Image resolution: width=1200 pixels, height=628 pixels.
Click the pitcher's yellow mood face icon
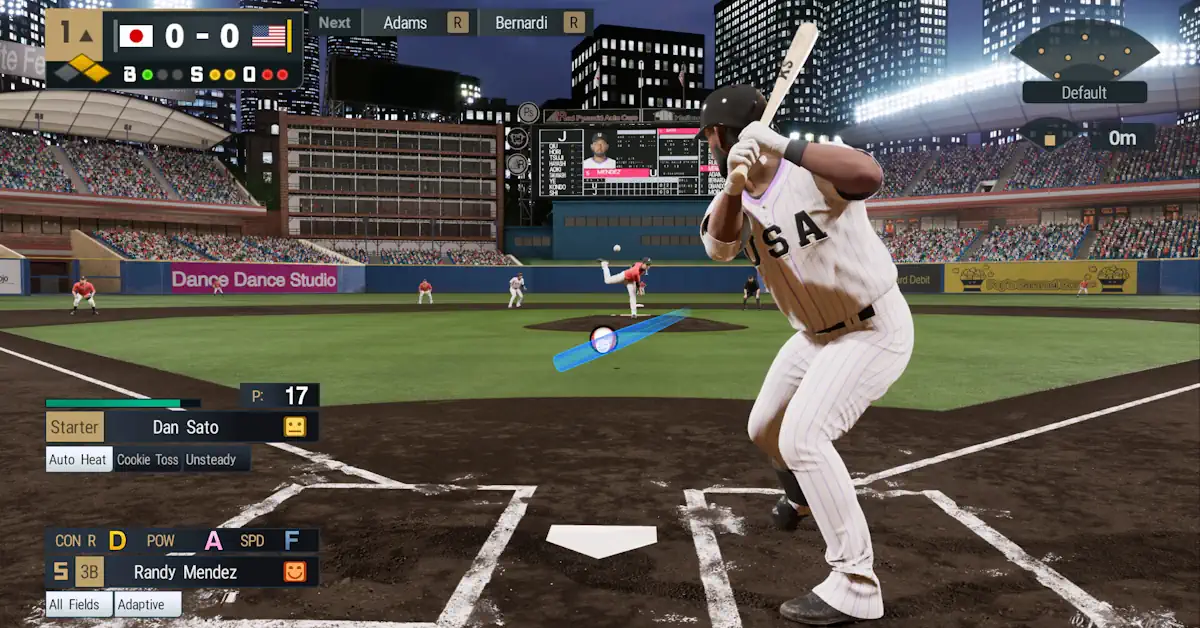click(x=294, y=427)
